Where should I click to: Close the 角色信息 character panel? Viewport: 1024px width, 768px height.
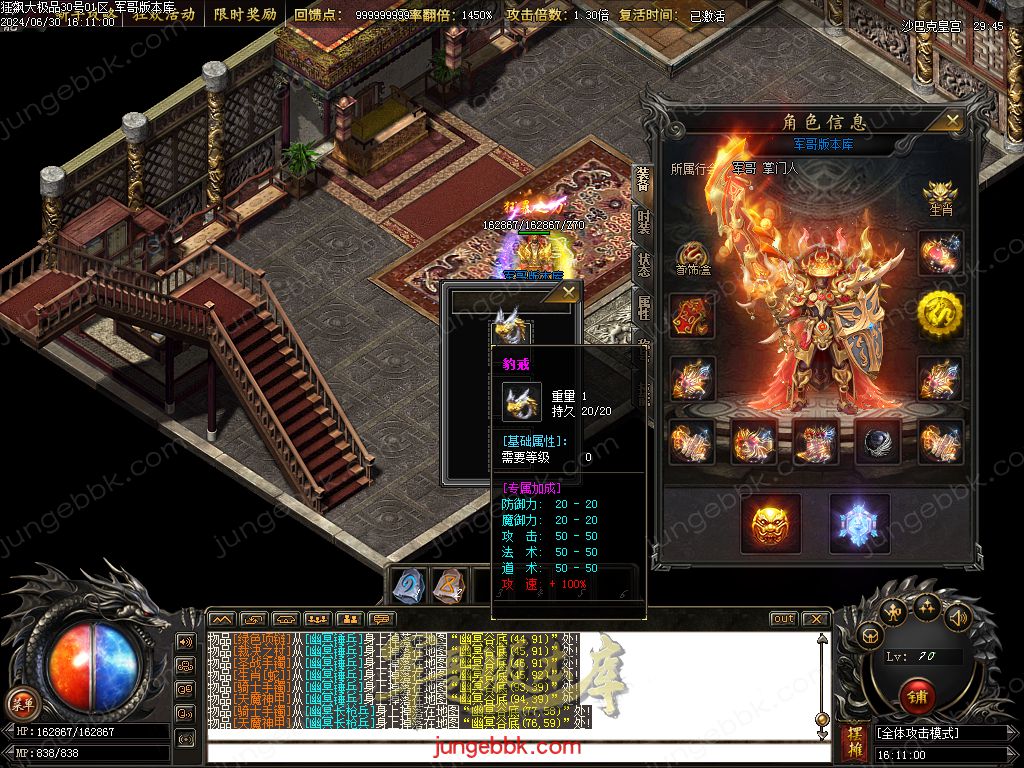point(952,121)
